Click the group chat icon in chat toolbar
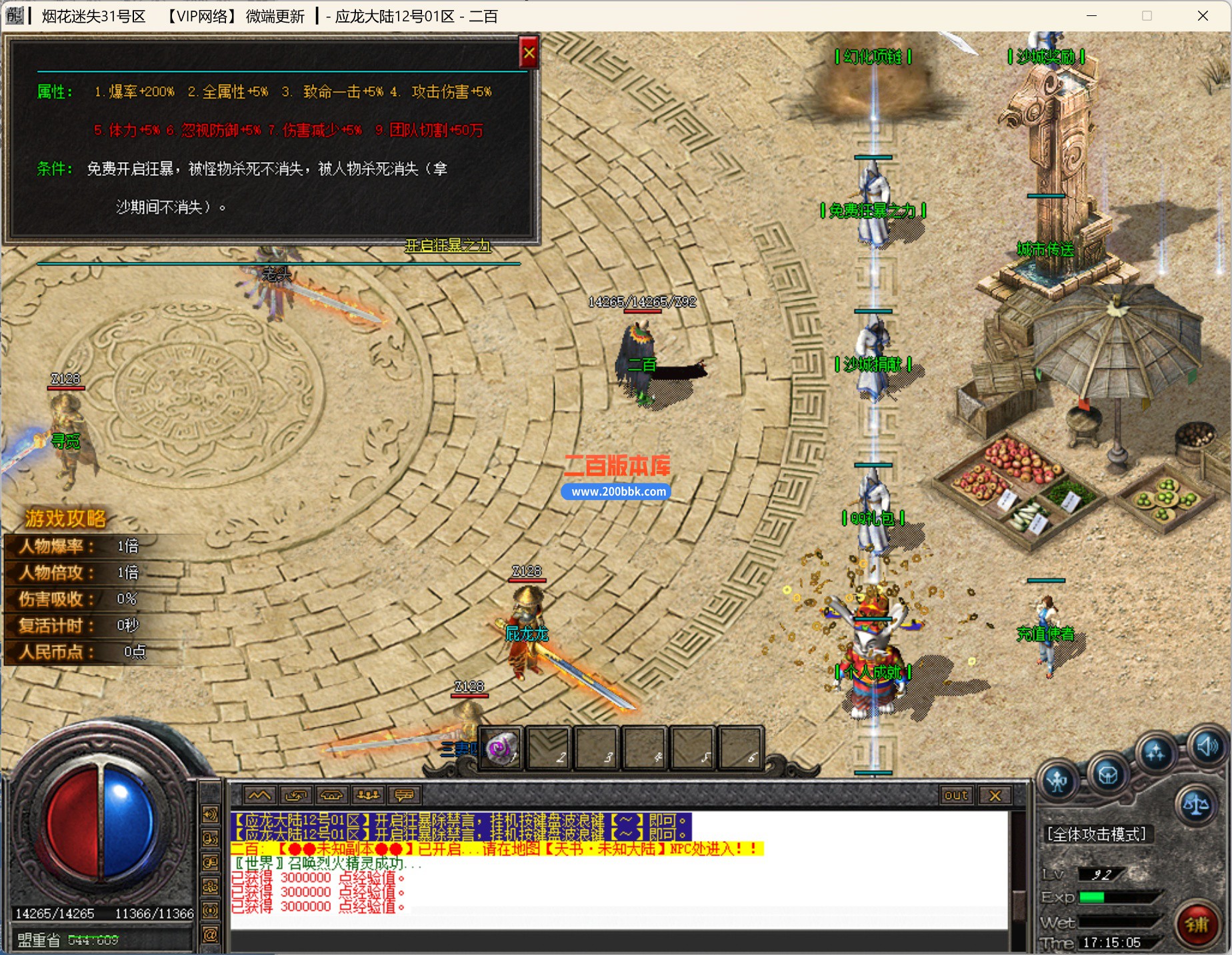The width and height of the screenshot is (1232, 955). point(369,795)
